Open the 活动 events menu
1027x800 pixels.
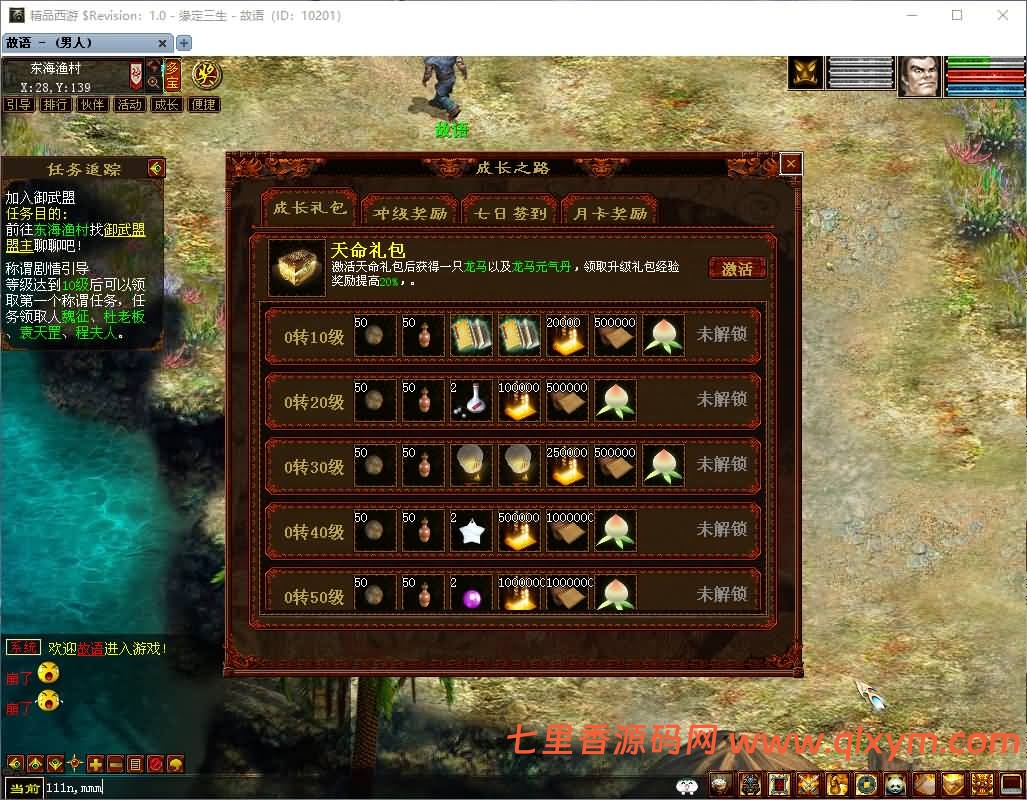(129, 104)
